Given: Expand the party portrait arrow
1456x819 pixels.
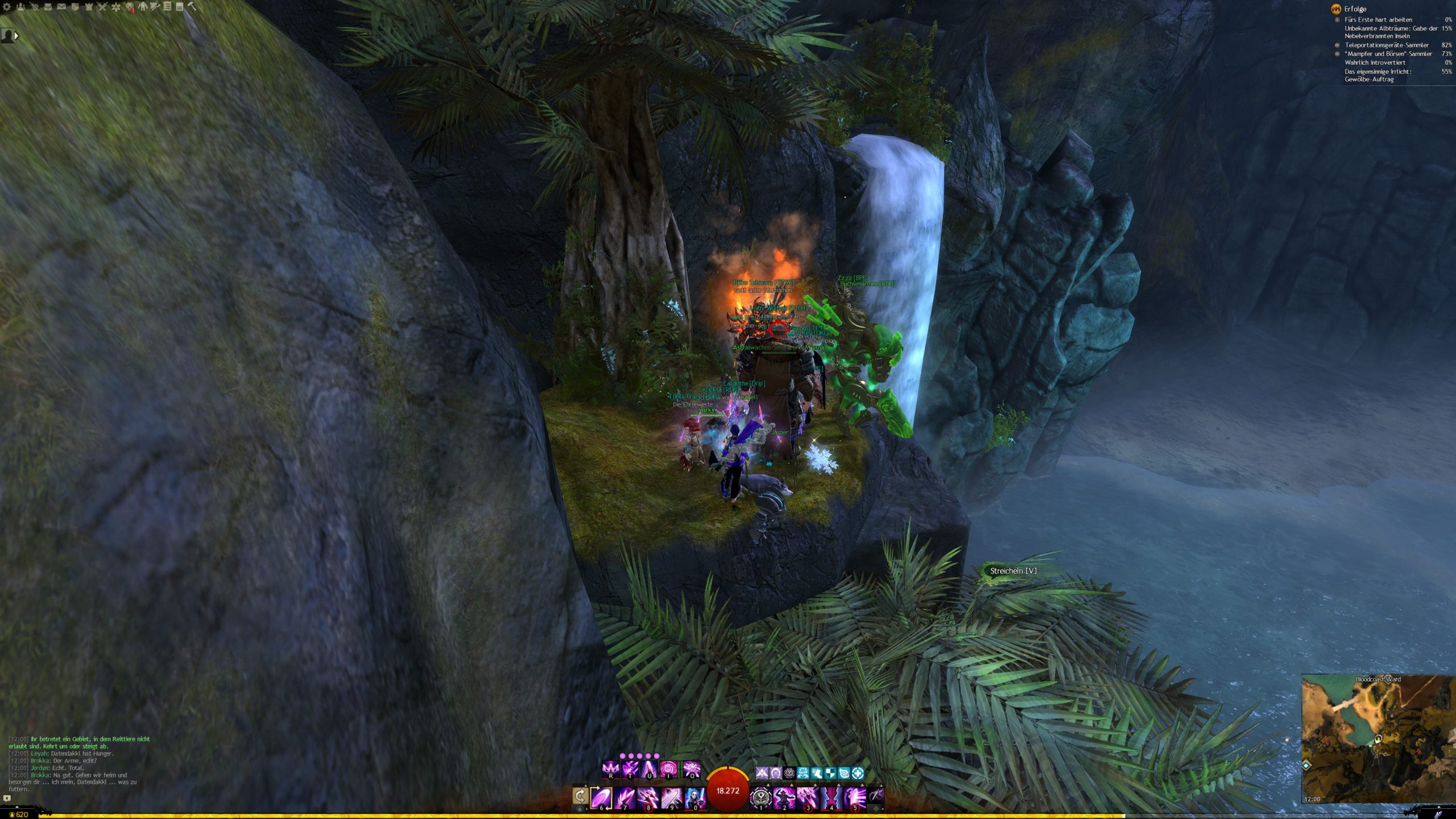Looking at the screenshot, I should [16, 36].
